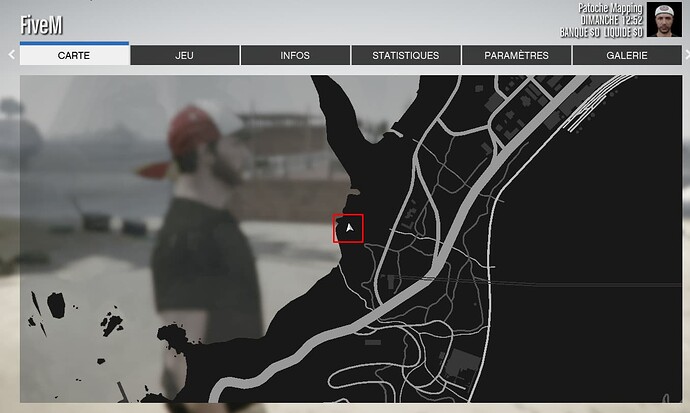Switch to the CARTE tab
This screenshot has height=413, width=690.
pos(74,55)
